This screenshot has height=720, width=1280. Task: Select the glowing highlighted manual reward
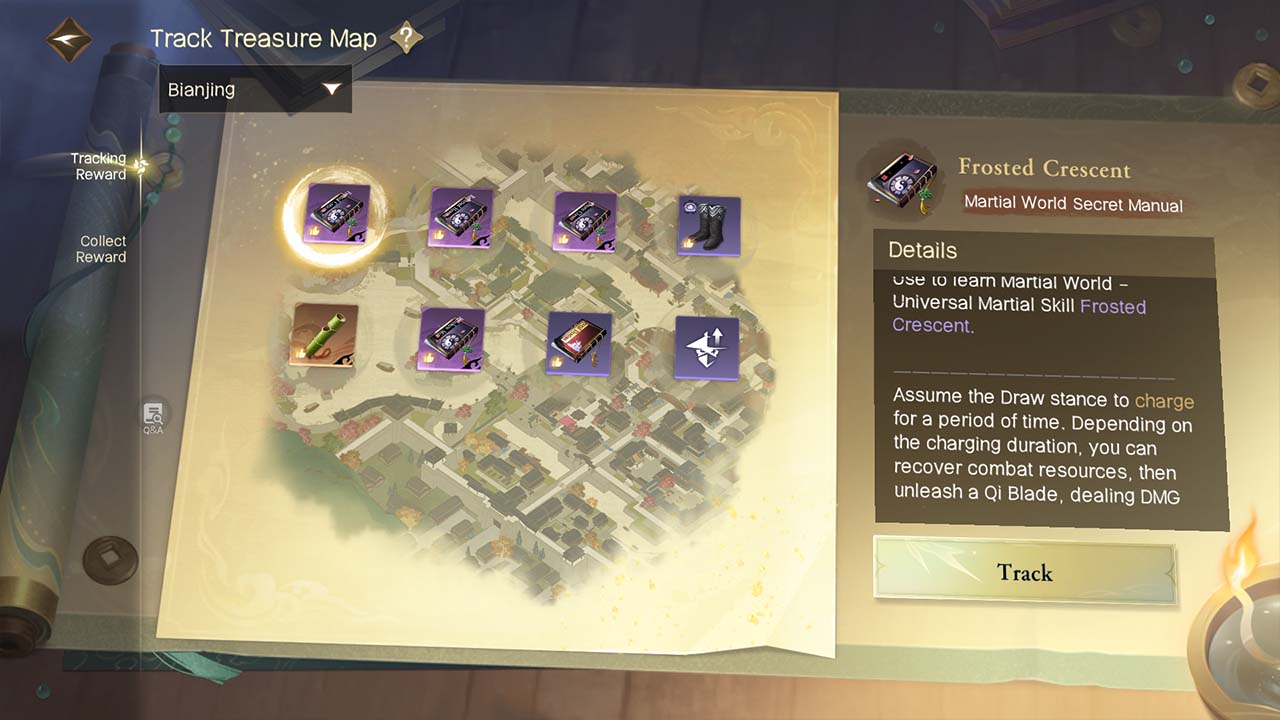337,215
